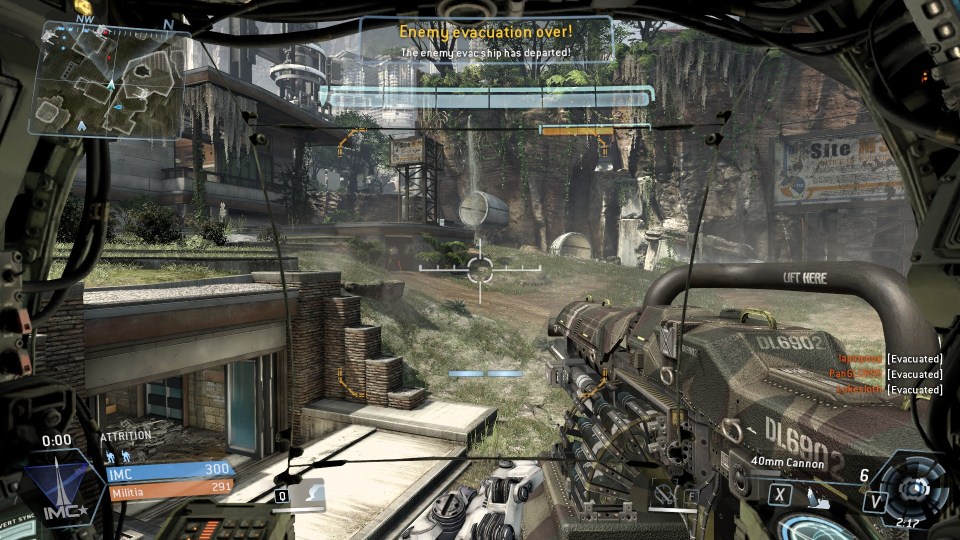Select the Militia team score row
The width and height of the screenshot is (960, 540).
click(x=170, y=486)
